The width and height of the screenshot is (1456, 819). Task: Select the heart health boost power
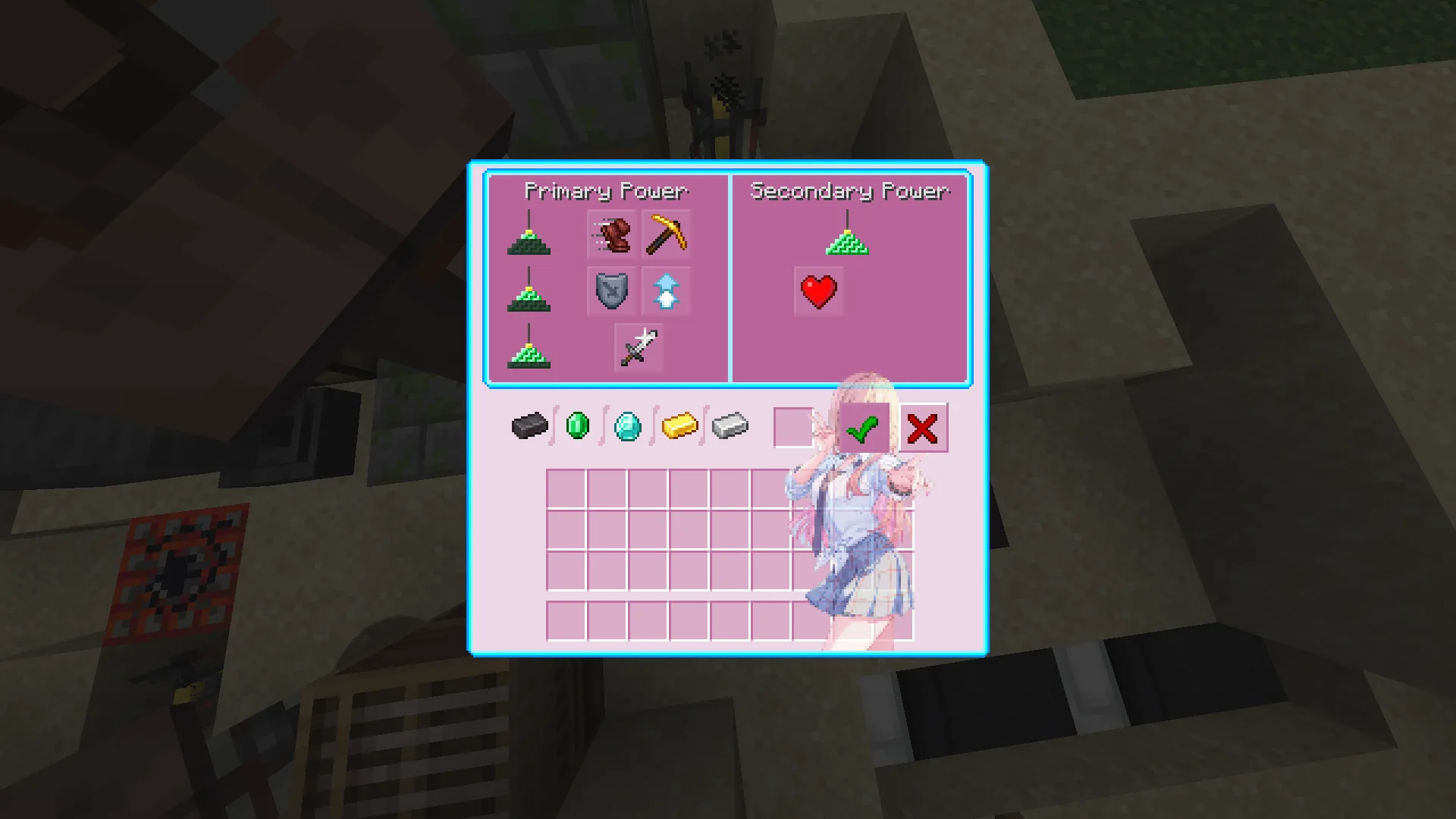pos(818,290)
